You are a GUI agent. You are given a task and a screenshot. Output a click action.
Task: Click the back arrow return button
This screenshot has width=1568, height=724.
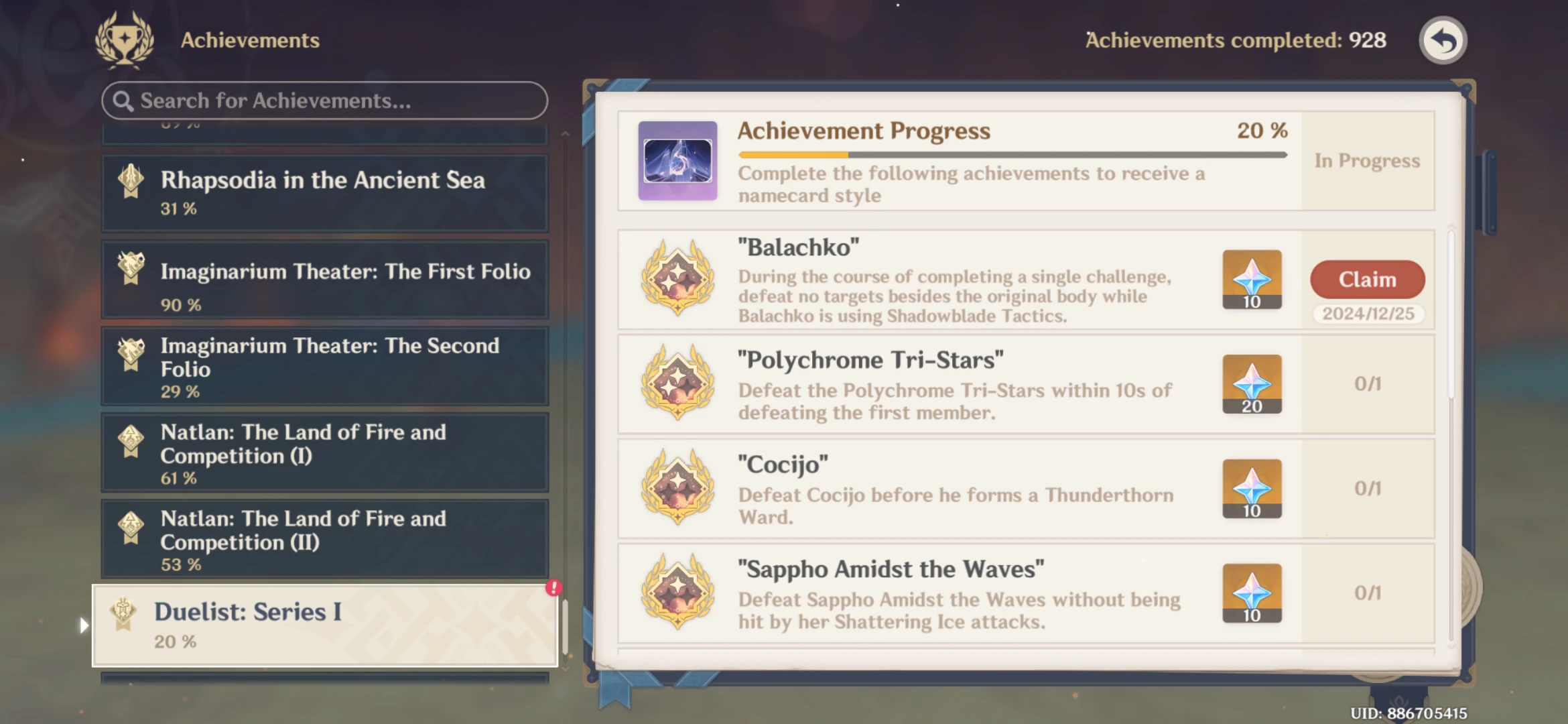[x=1442, y=40]
